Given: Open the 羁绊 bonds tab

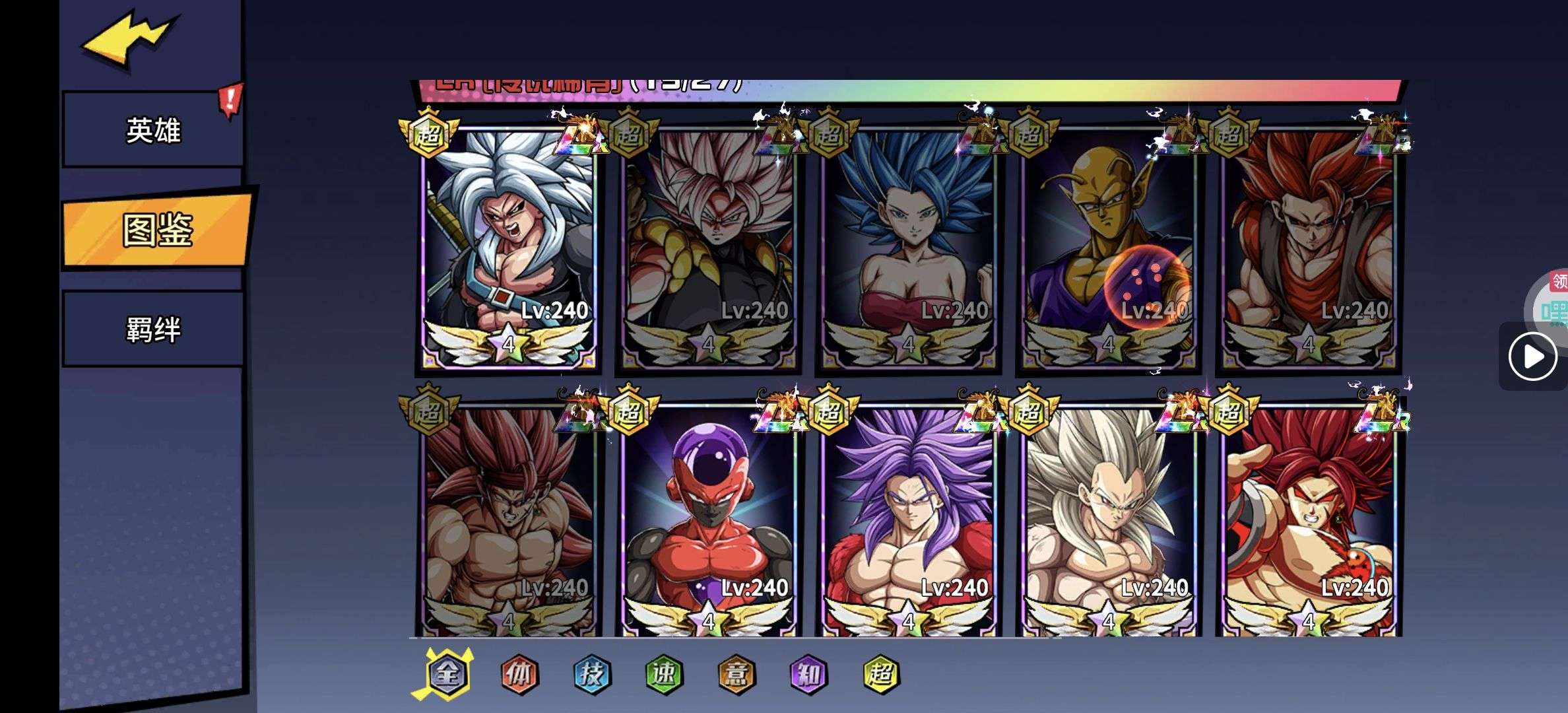Looking at the screenshot, I should pyautogui.click(x=153, y=329).
